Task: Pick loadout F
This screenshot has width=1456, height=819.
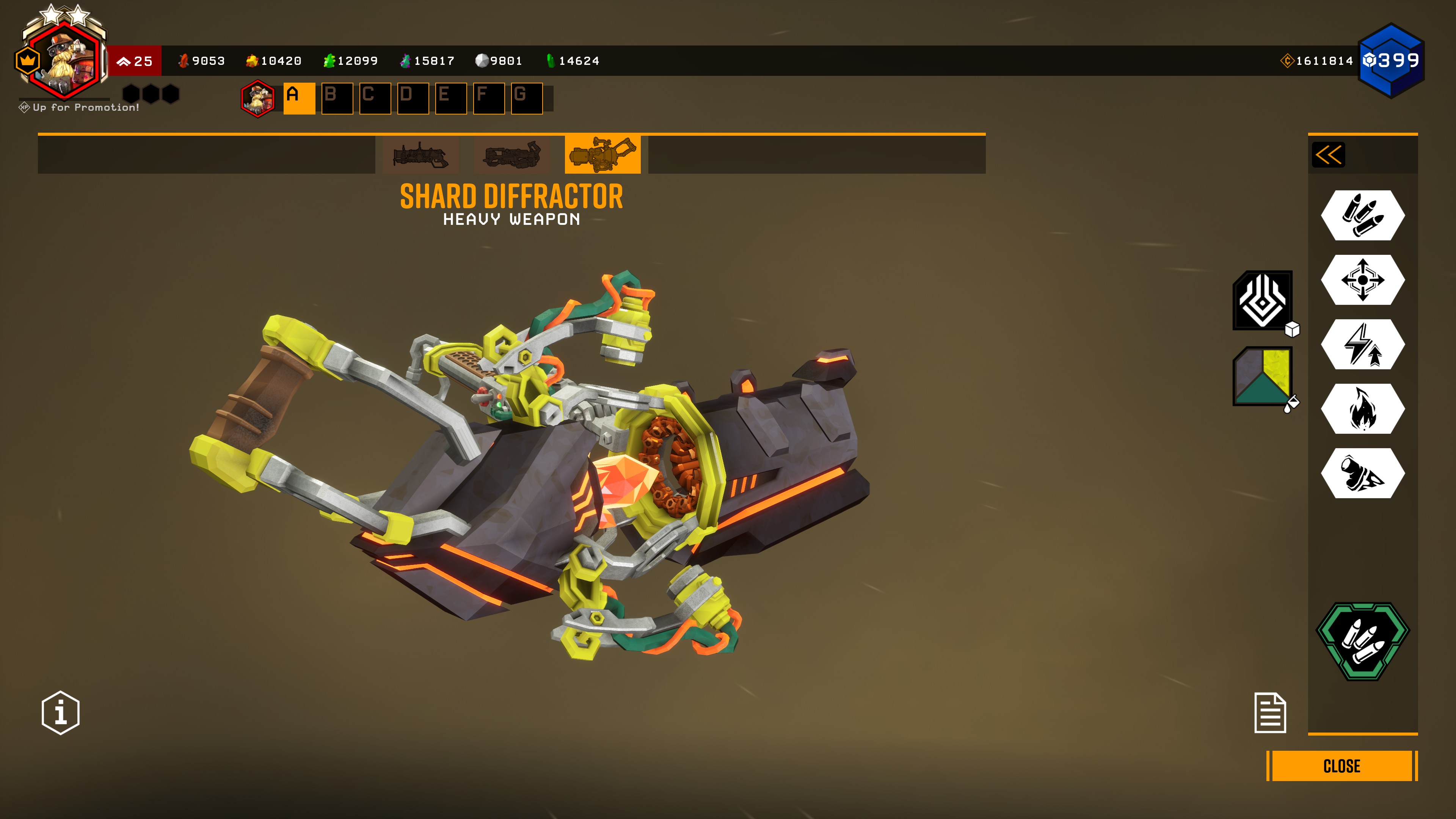Action: [488, 98]
